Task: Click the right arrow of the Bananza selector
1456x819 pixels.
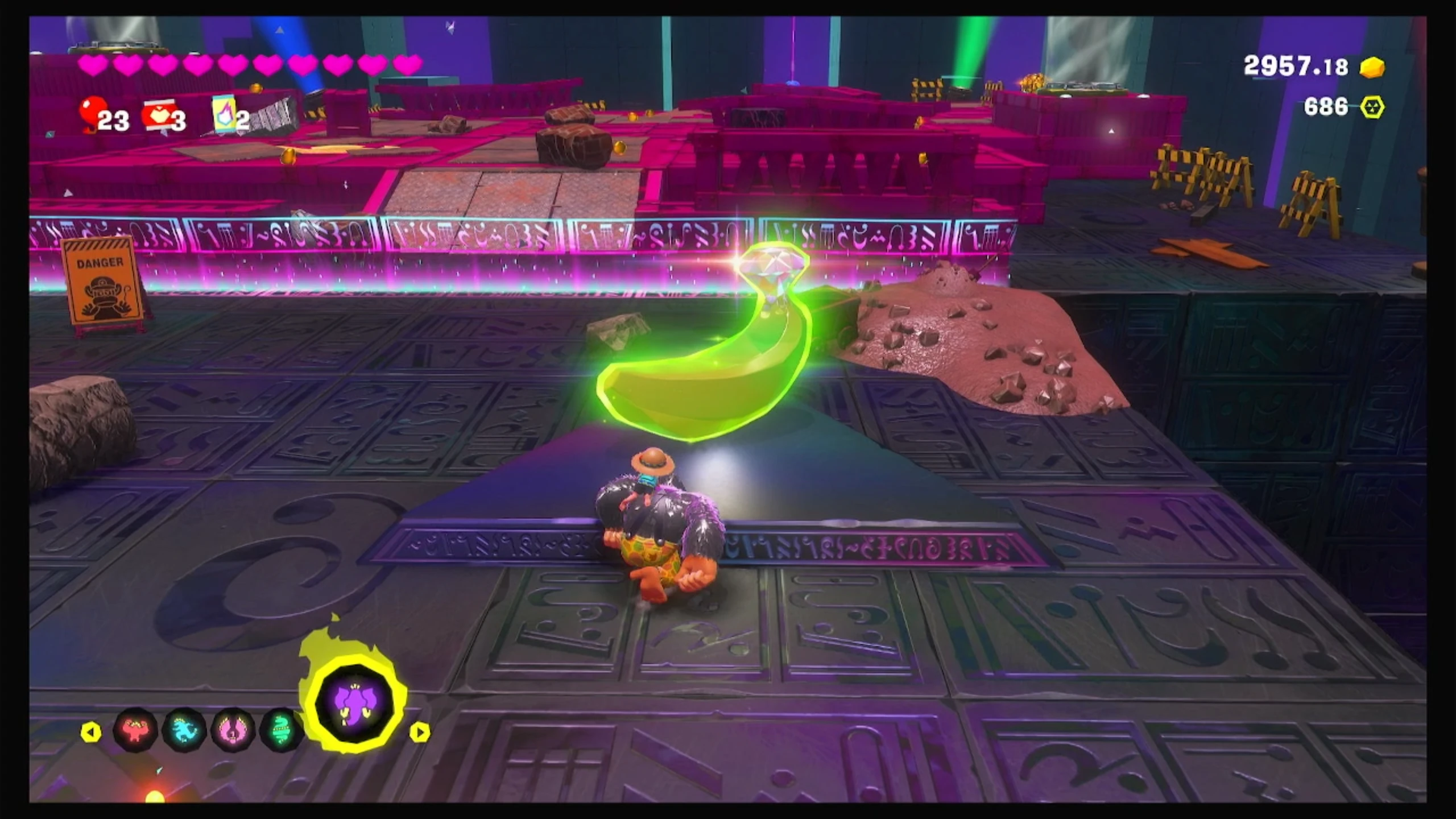Action: pyautogui.click(x=420, y=732)
